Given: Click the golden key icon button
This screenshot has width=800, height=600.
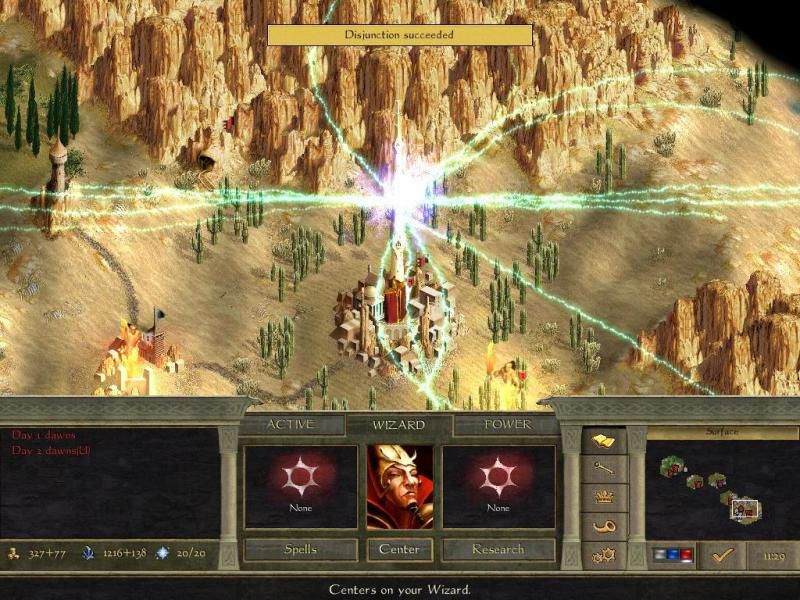Looking at the screenshot, I should pyautogui.click(x=604, y=468).
